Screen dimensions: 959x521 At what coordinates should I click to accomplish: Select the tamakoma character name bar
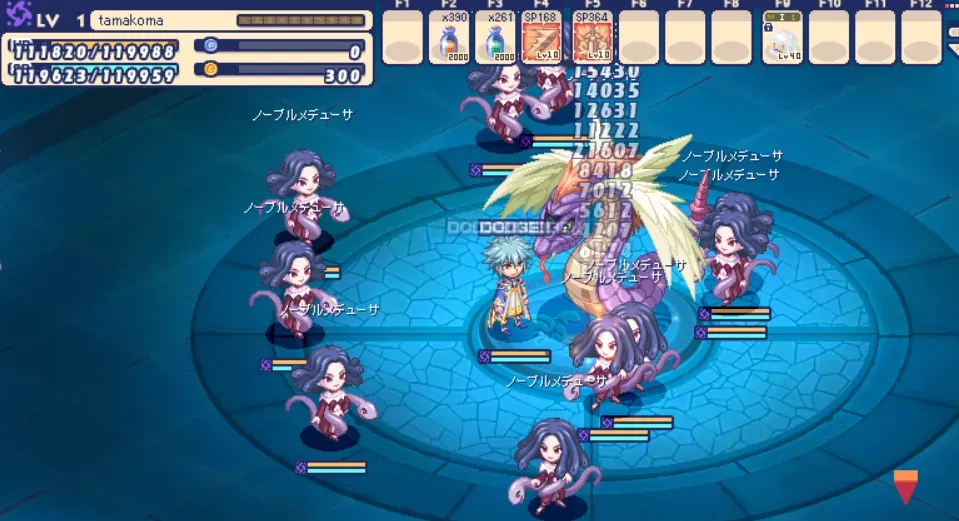[x=231, y=20]
